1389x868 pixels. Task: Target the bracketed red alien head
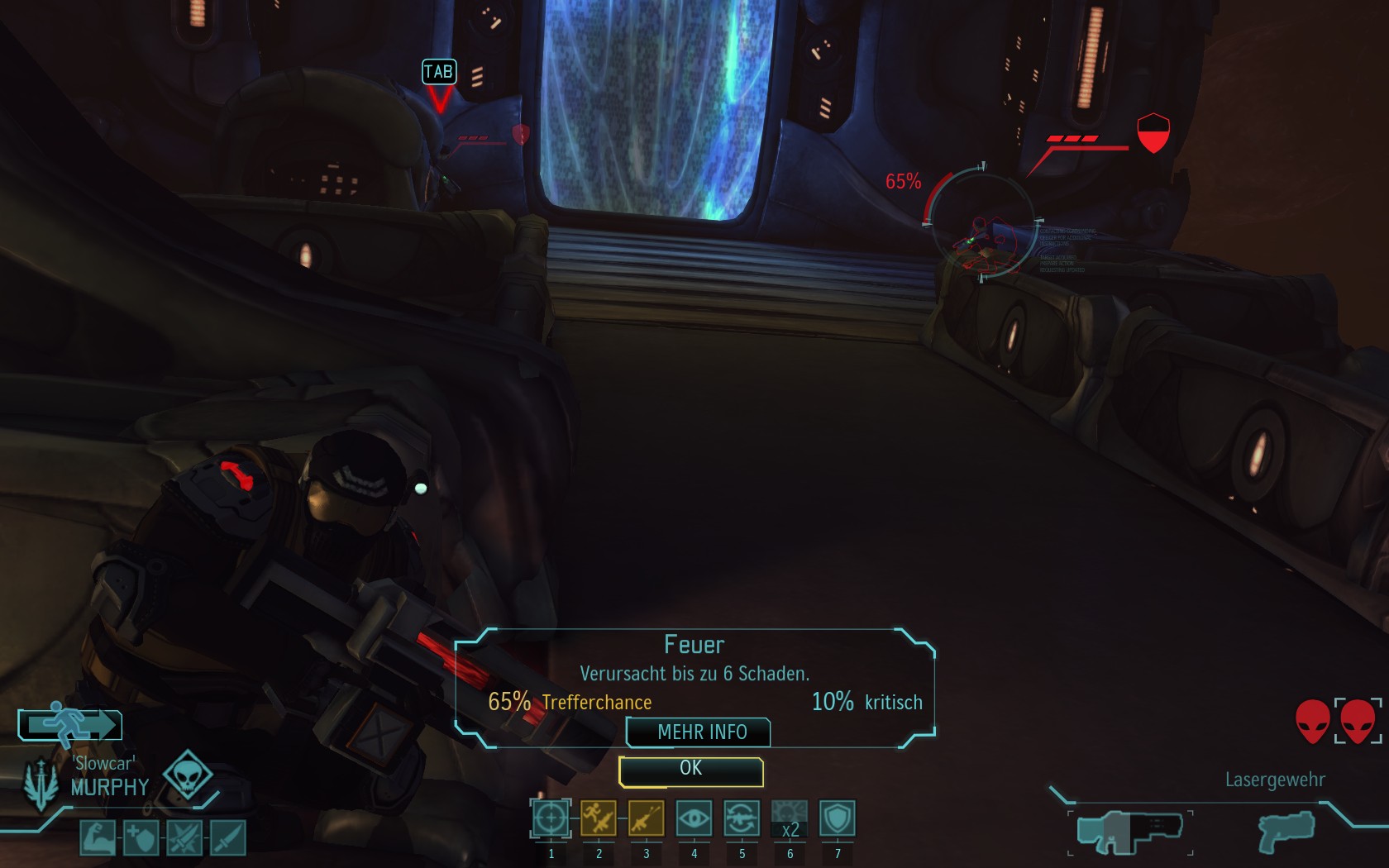pyautogui.click(x=1358, y=722)
